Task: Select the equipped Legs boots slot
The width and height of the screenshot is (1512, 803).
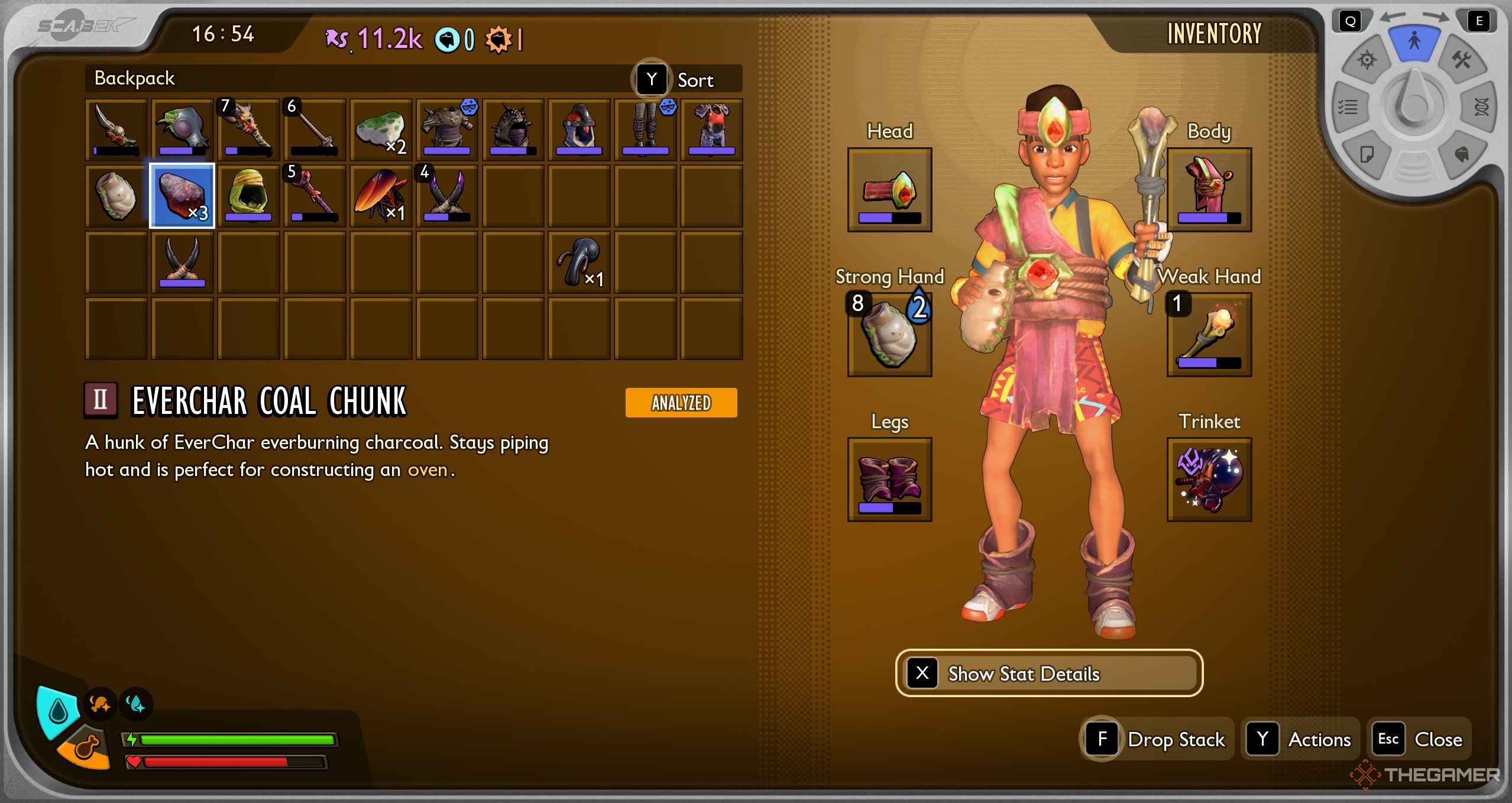Action: point(889,480)
